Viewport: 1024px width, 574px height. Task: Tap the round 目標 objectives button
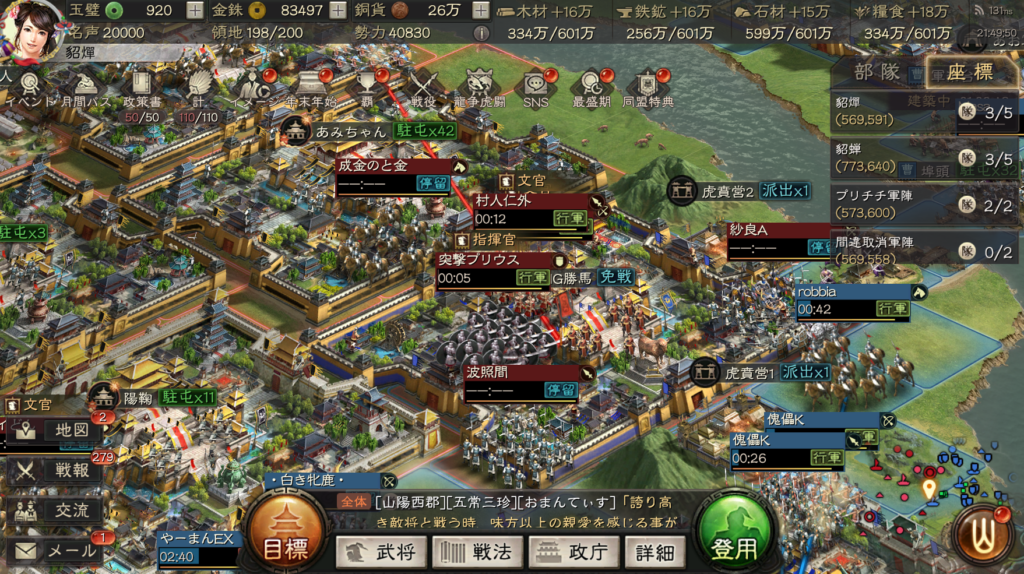click(x=287, y=537)
